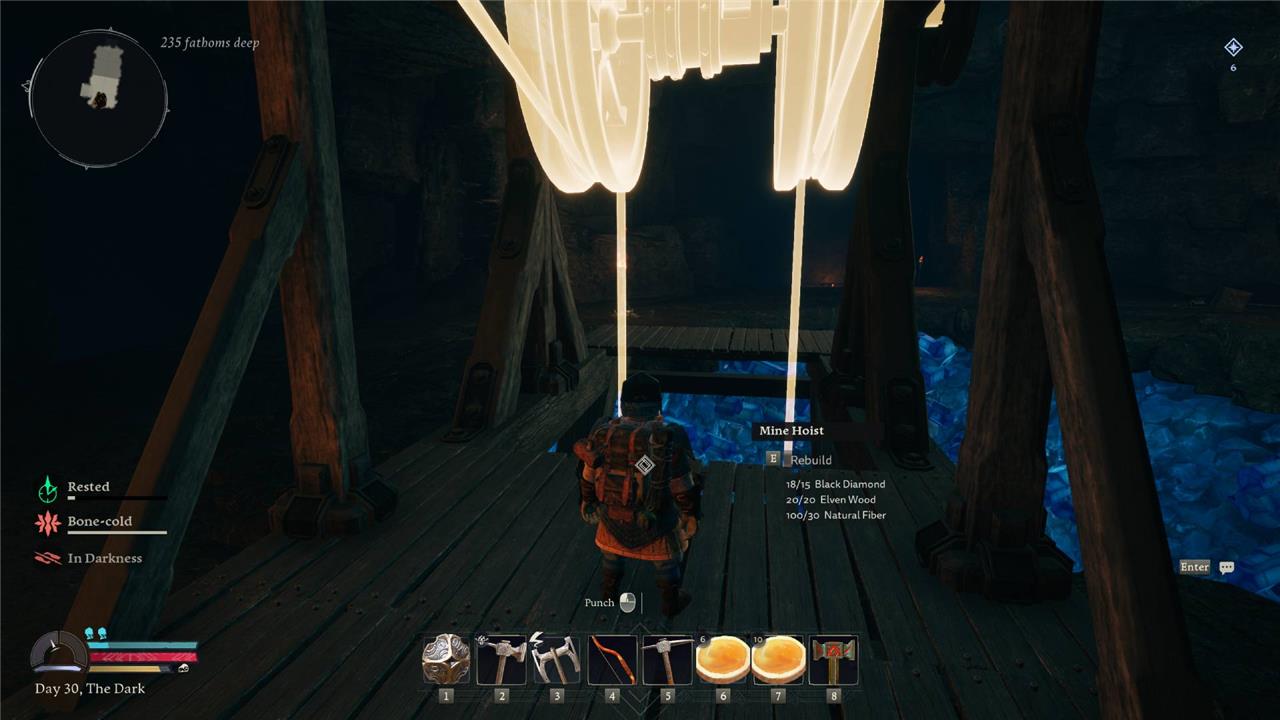
Task: Equip the red-marked hammer in slot 8
Action: [833, 660]
